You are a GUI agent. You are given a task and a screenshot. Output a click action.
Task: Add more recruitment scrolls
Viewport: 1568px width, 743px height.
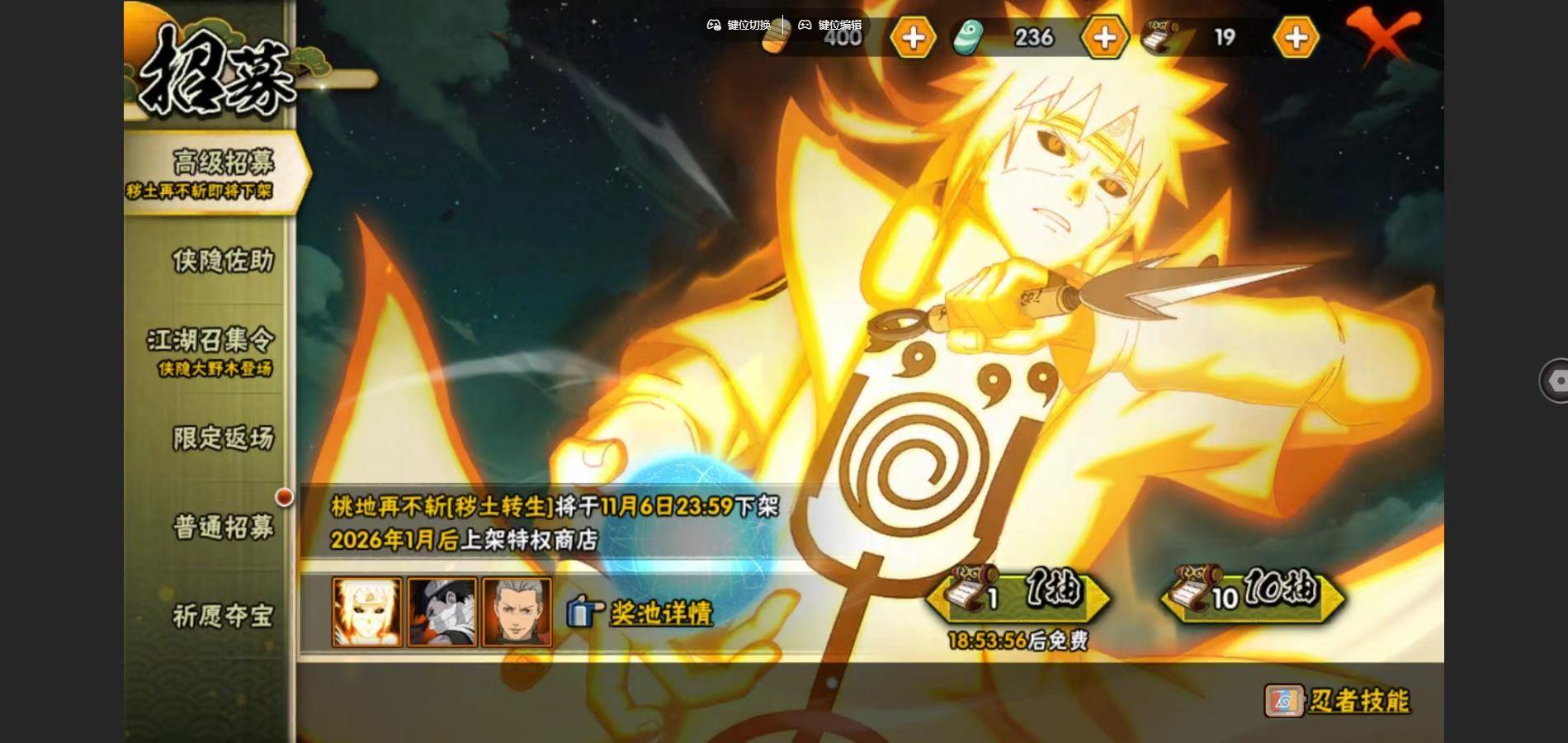coord(1296,38)
